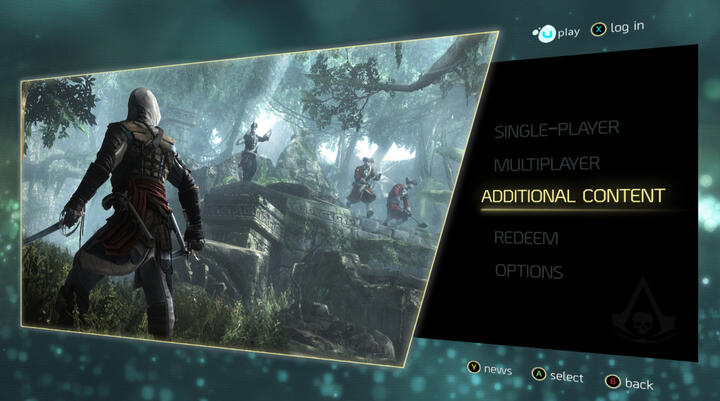The width and height of the screenshot is (720, 401).
Task: Go to the Options menu
Action: 529,271
